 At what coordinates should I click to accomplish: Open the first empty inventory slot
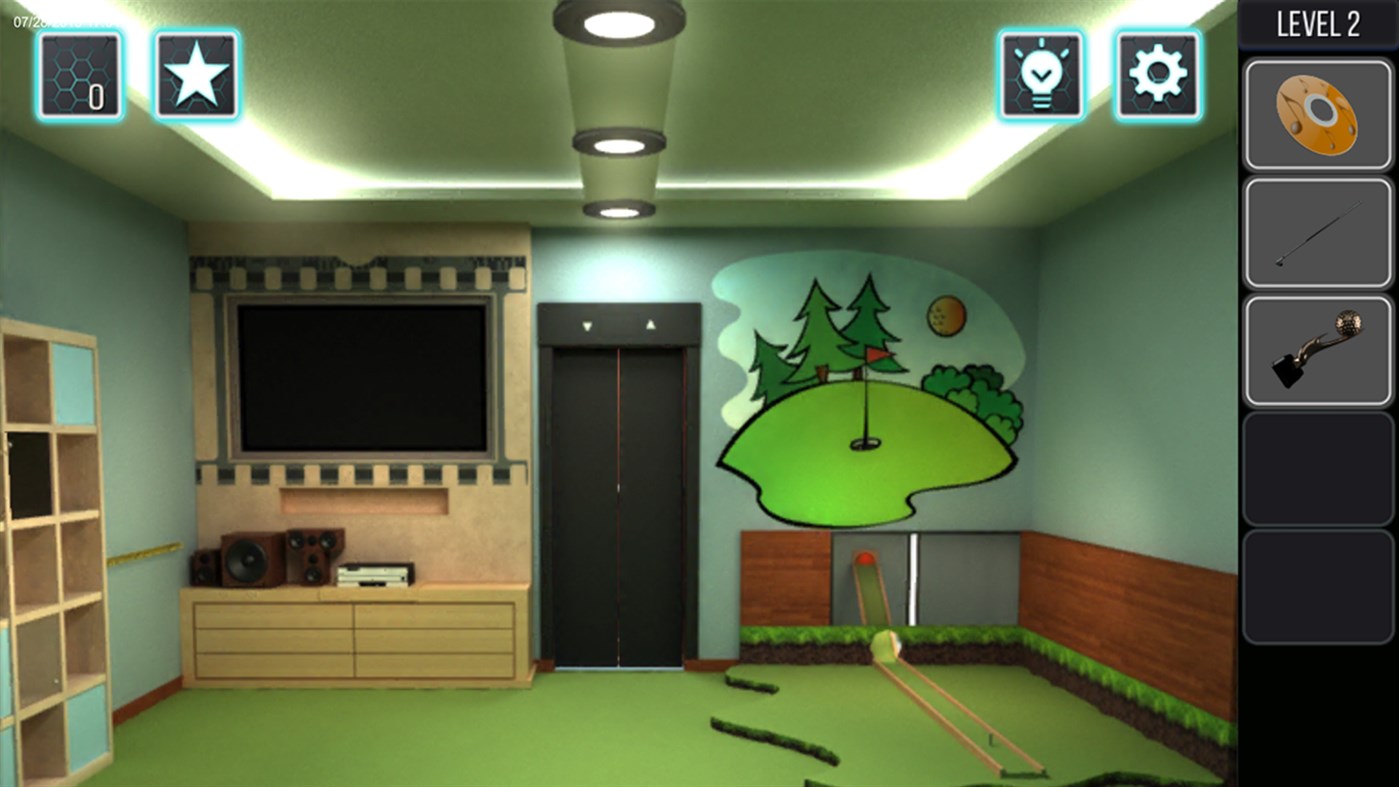tap(1316, 470)
